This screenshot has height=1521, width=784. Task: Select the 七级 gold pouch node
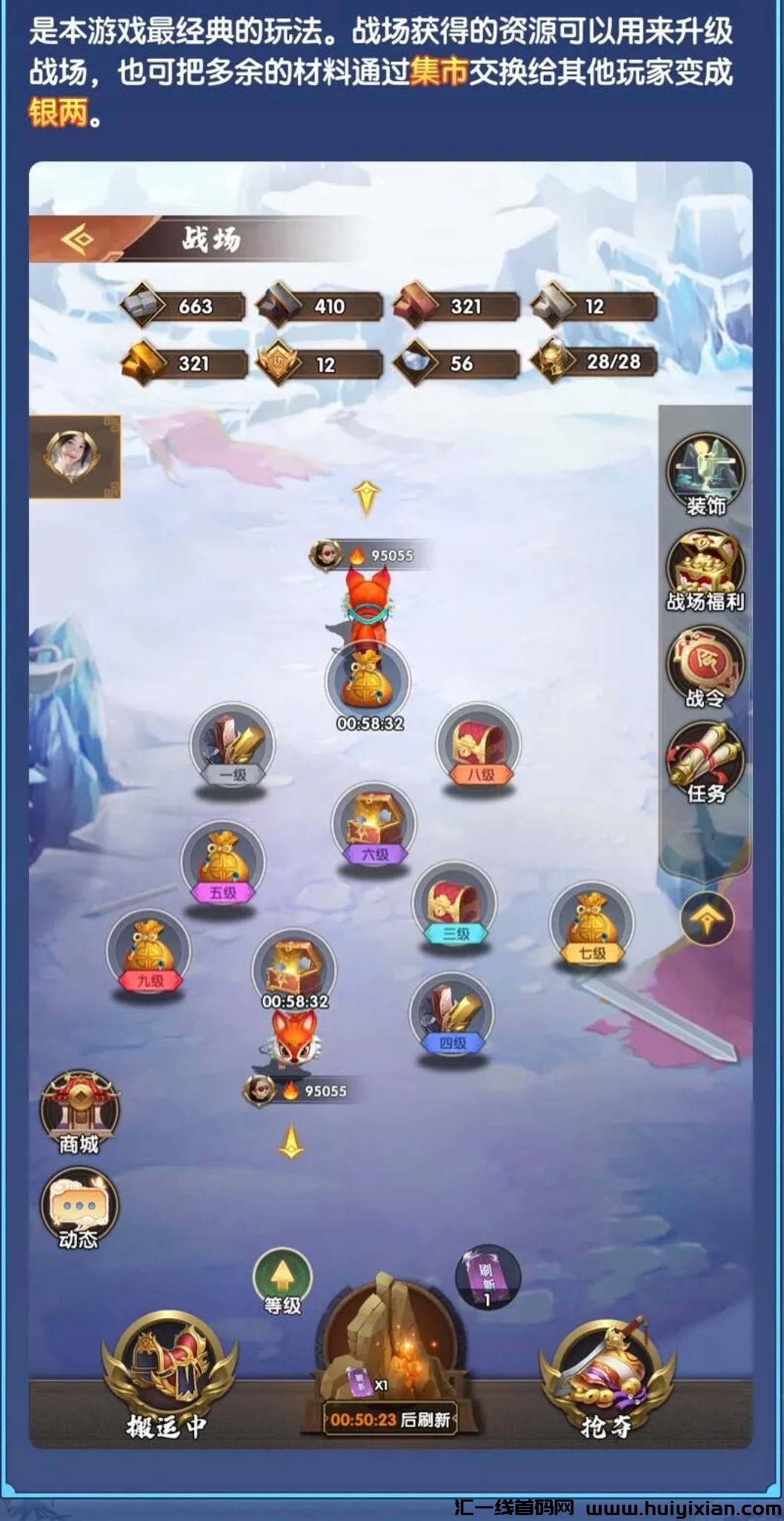click(591, 924)
